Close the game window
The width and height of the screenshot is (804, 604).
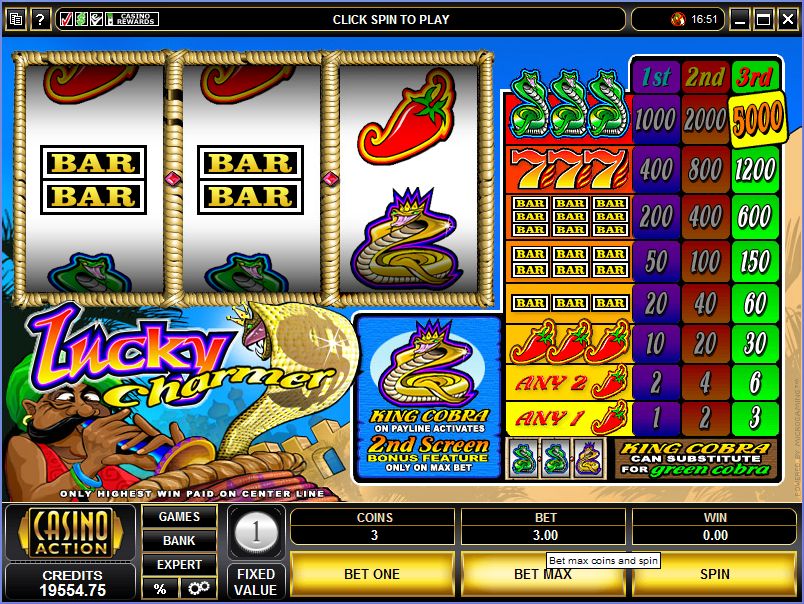pos(787,19)
